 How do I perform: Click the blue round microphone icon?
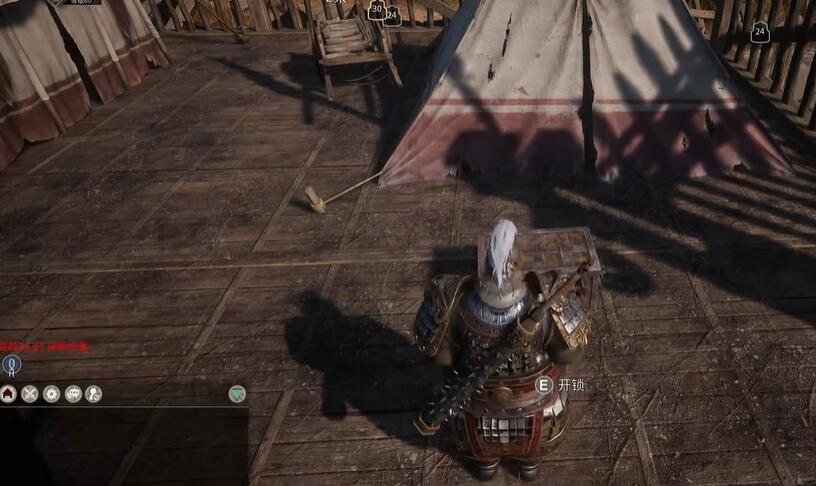11,365
